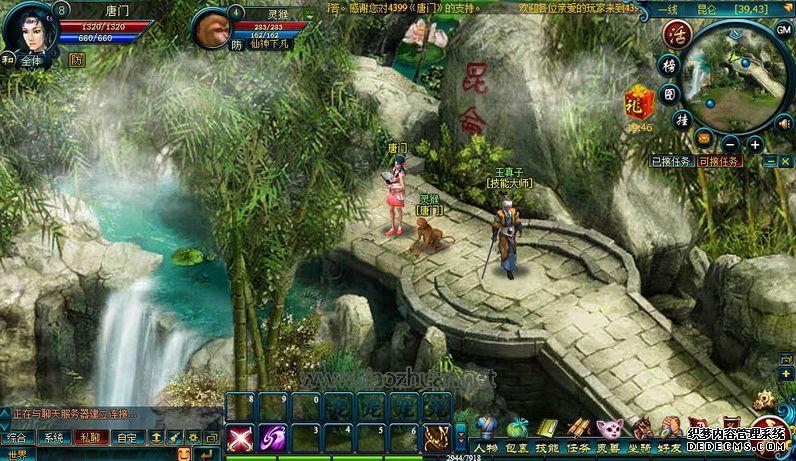Show the 可接任务 available quests tab
796x461 pixels.
coord(719,161)
